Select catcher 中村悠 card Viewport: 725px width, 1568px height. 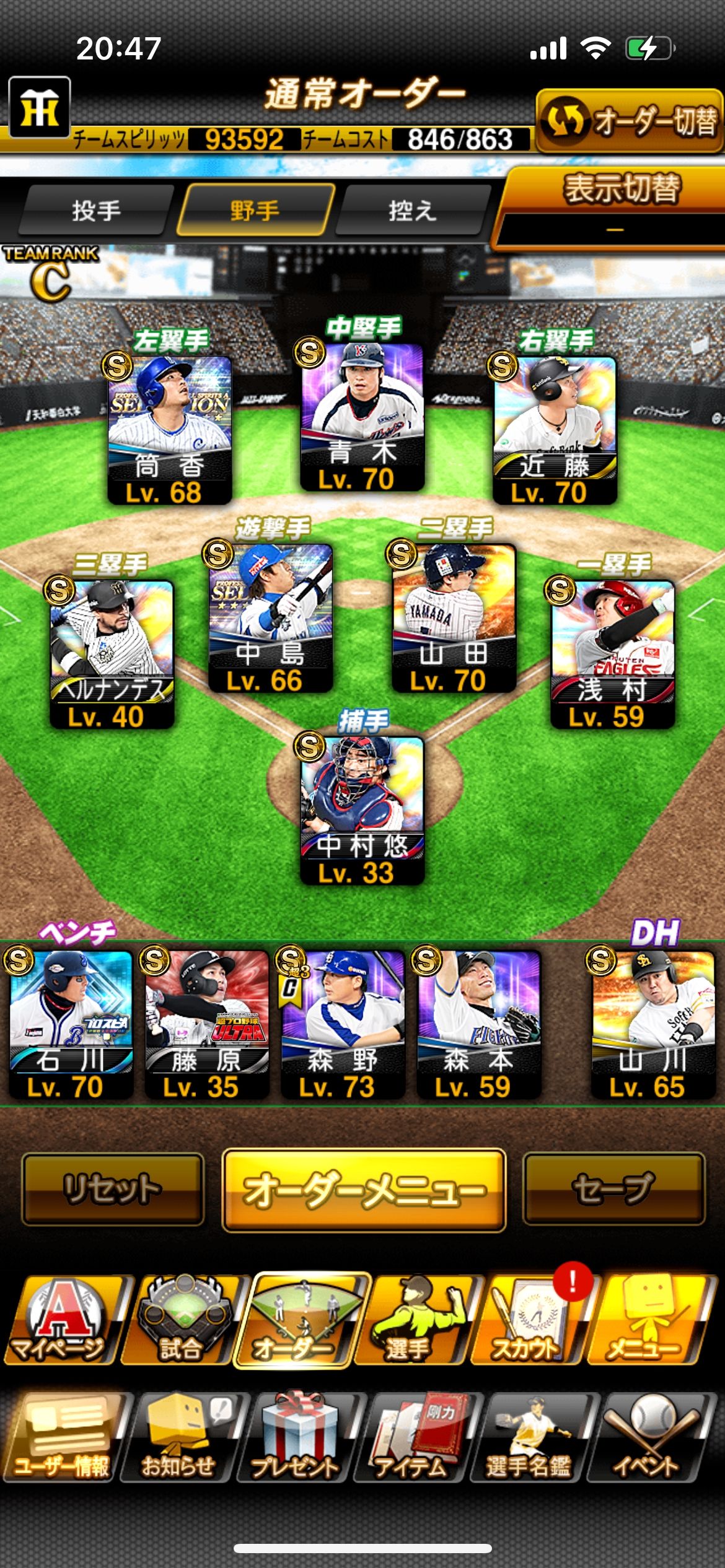coord(362,809)
